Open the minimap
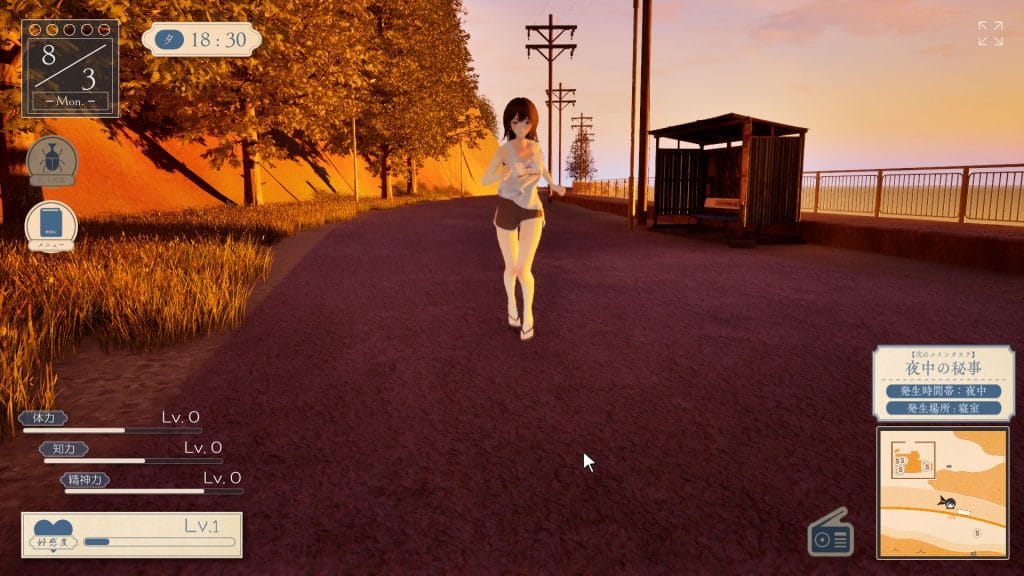 click(x=942, y=492)
